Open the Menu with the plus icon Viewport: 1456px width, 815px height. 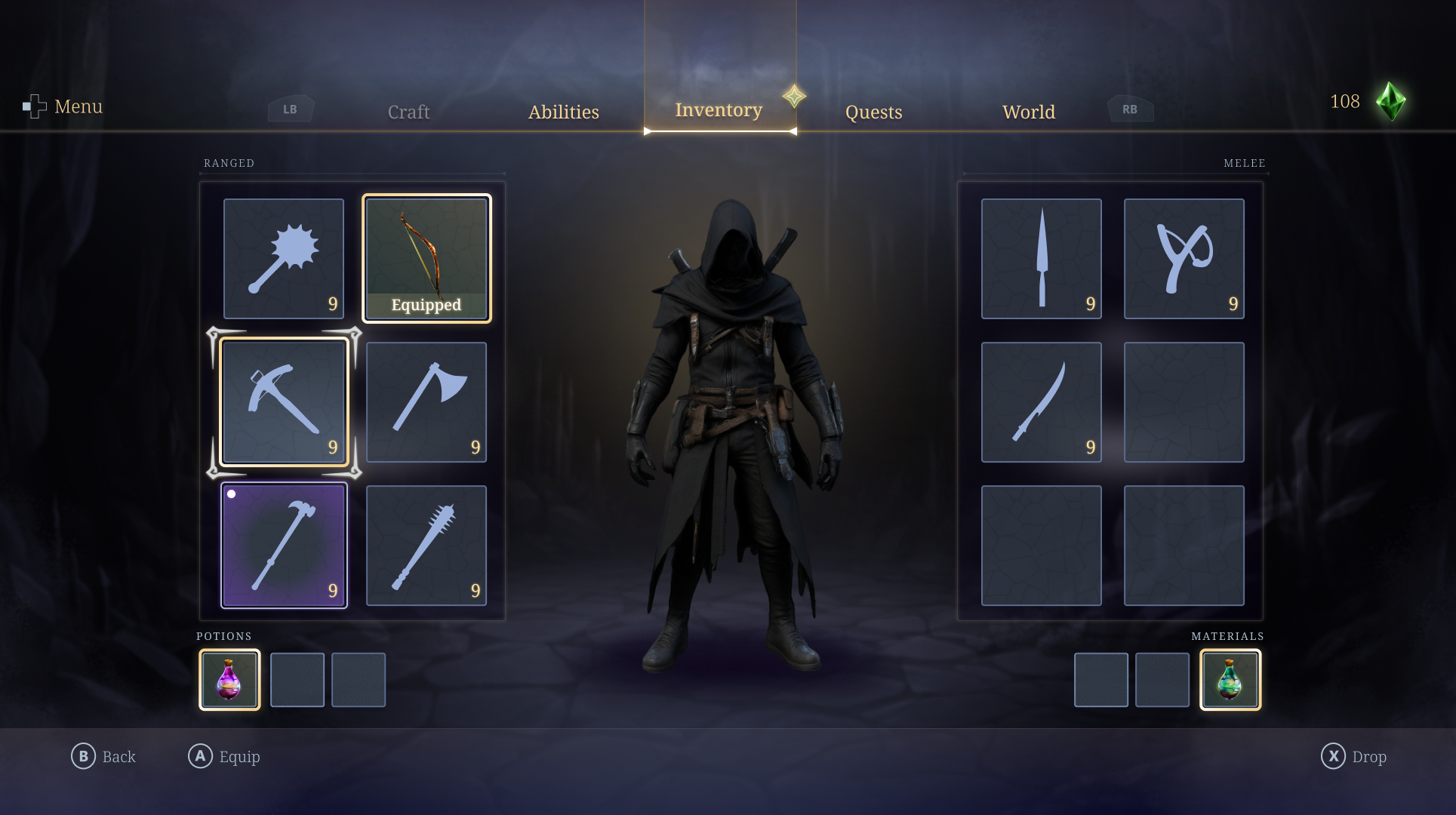[34, 106]
